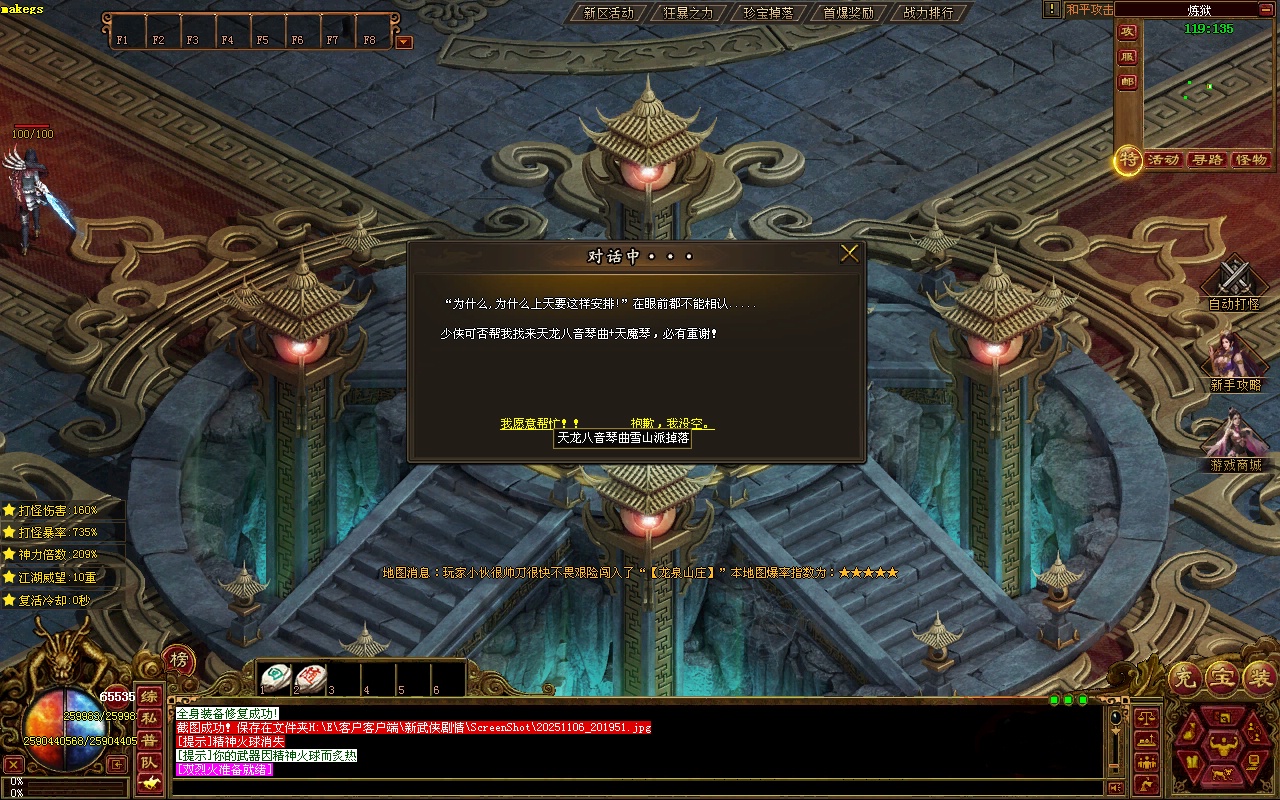Open the 战力排行 ranking menu
This screenshot has width=1280, height=800.
point(928,13)
